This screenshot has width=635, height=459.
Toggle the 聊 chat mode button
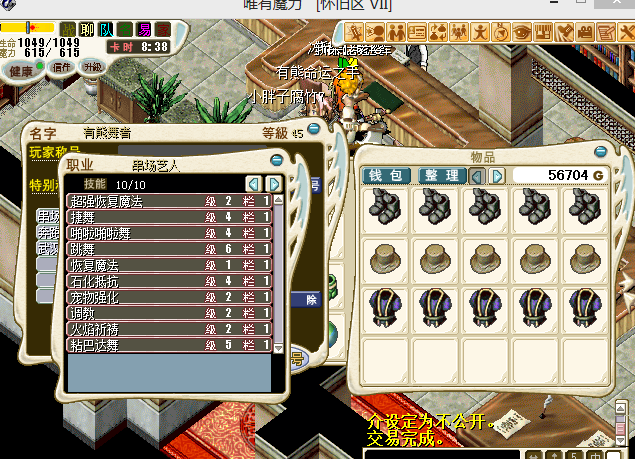[88, 29]
